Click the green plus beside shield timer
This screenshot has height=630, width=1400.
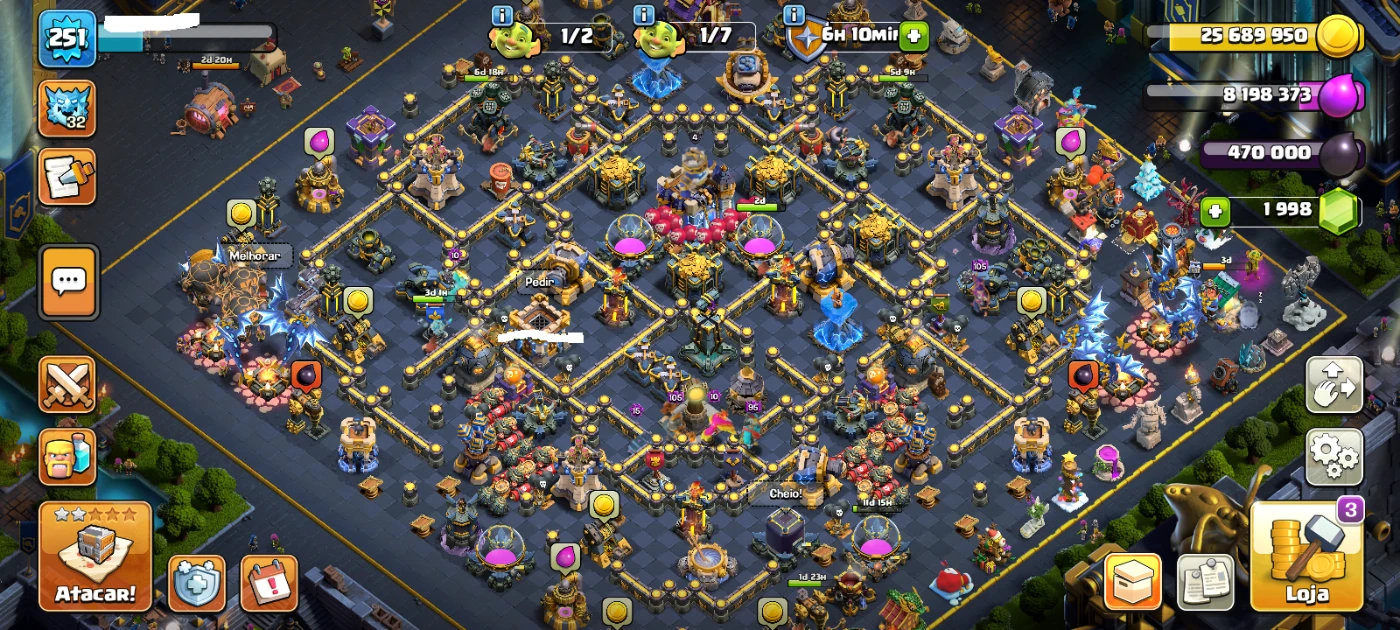tap(913, 37)
